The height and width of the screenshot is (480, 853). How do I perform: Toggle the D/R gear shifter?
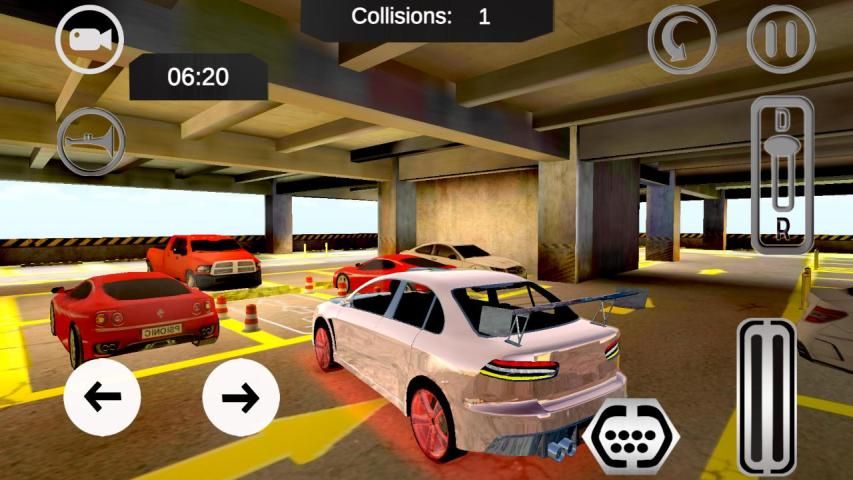[x=781, y=177]
